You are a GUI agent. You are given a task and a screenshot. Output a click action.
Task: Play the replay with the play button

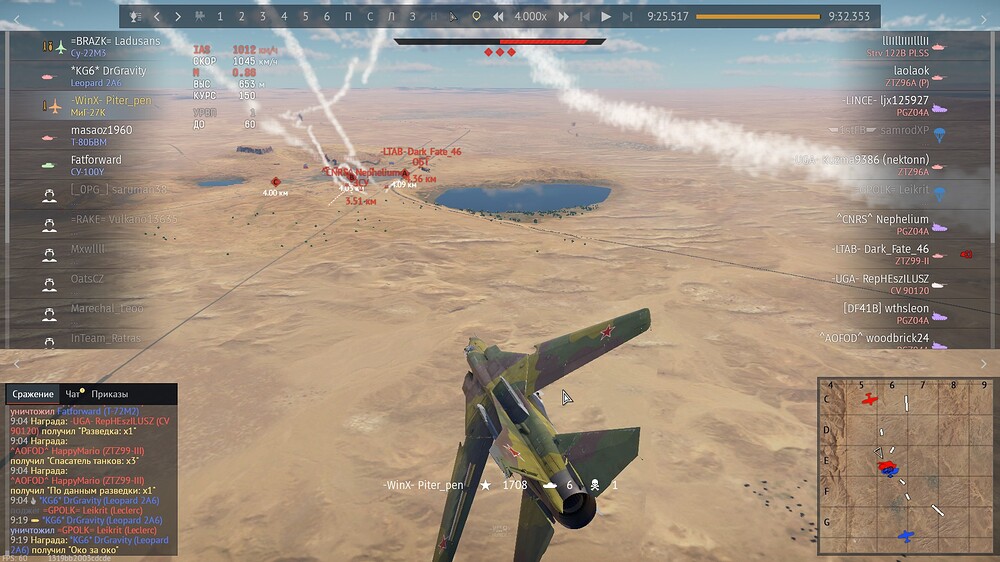coord(606,16)
